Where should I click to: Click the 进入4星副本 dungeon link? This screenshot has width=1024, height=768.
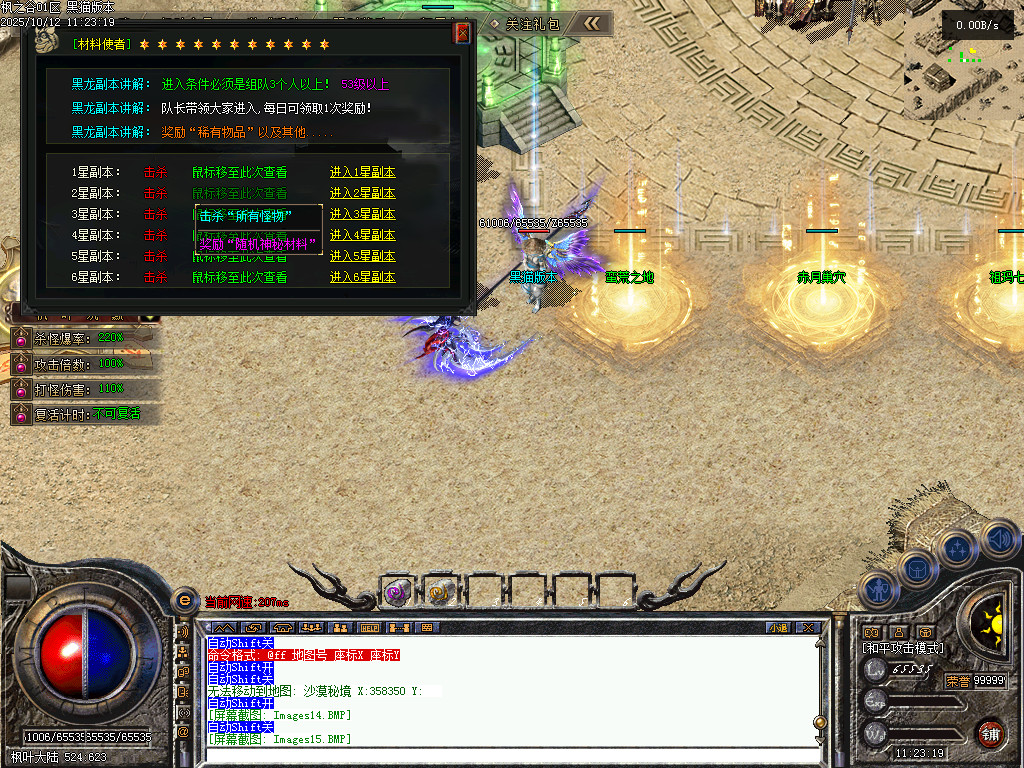tap(362, 235)
